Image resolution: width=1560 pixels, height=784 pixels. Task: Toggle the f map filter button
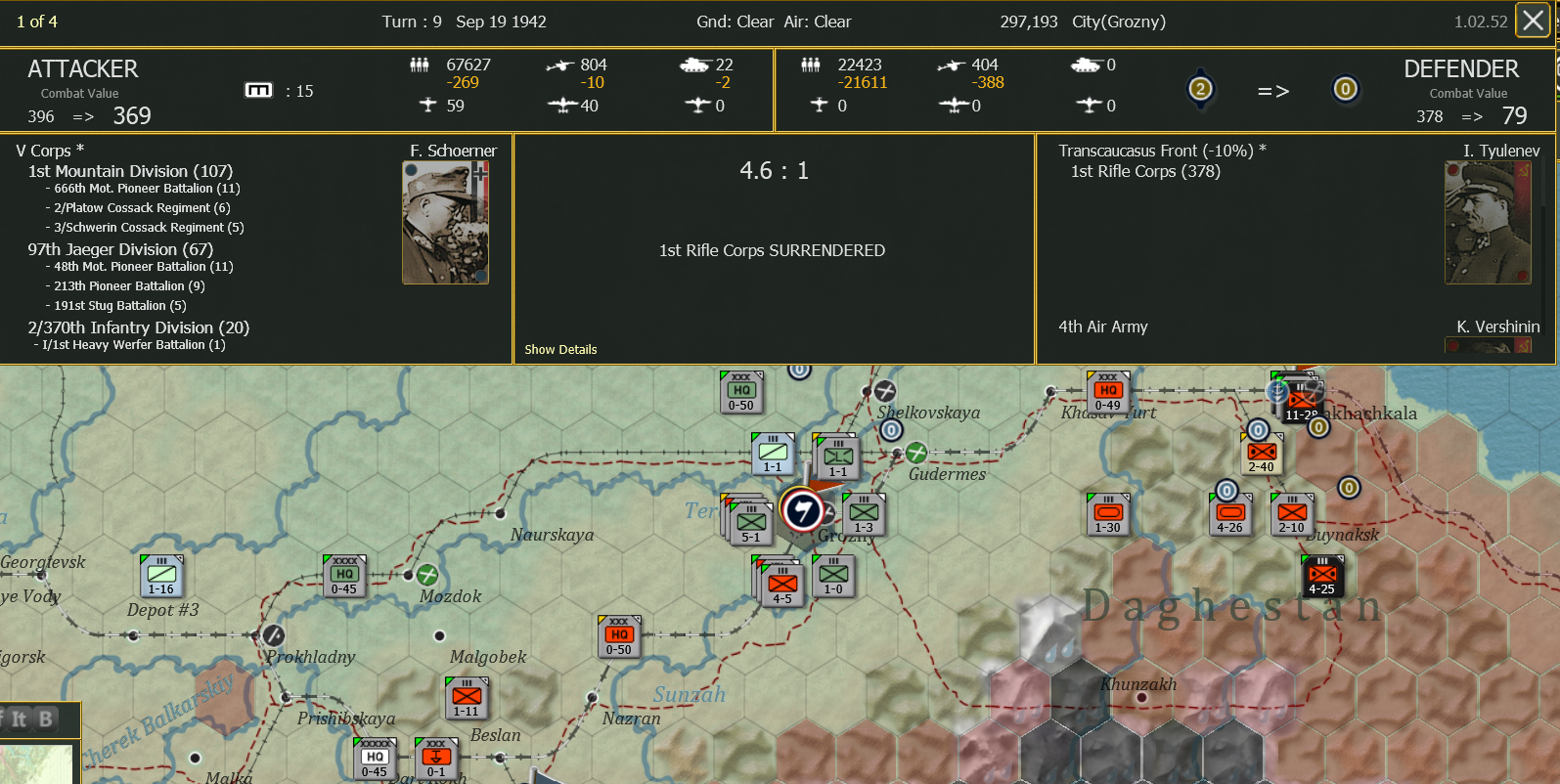point(2,718)
